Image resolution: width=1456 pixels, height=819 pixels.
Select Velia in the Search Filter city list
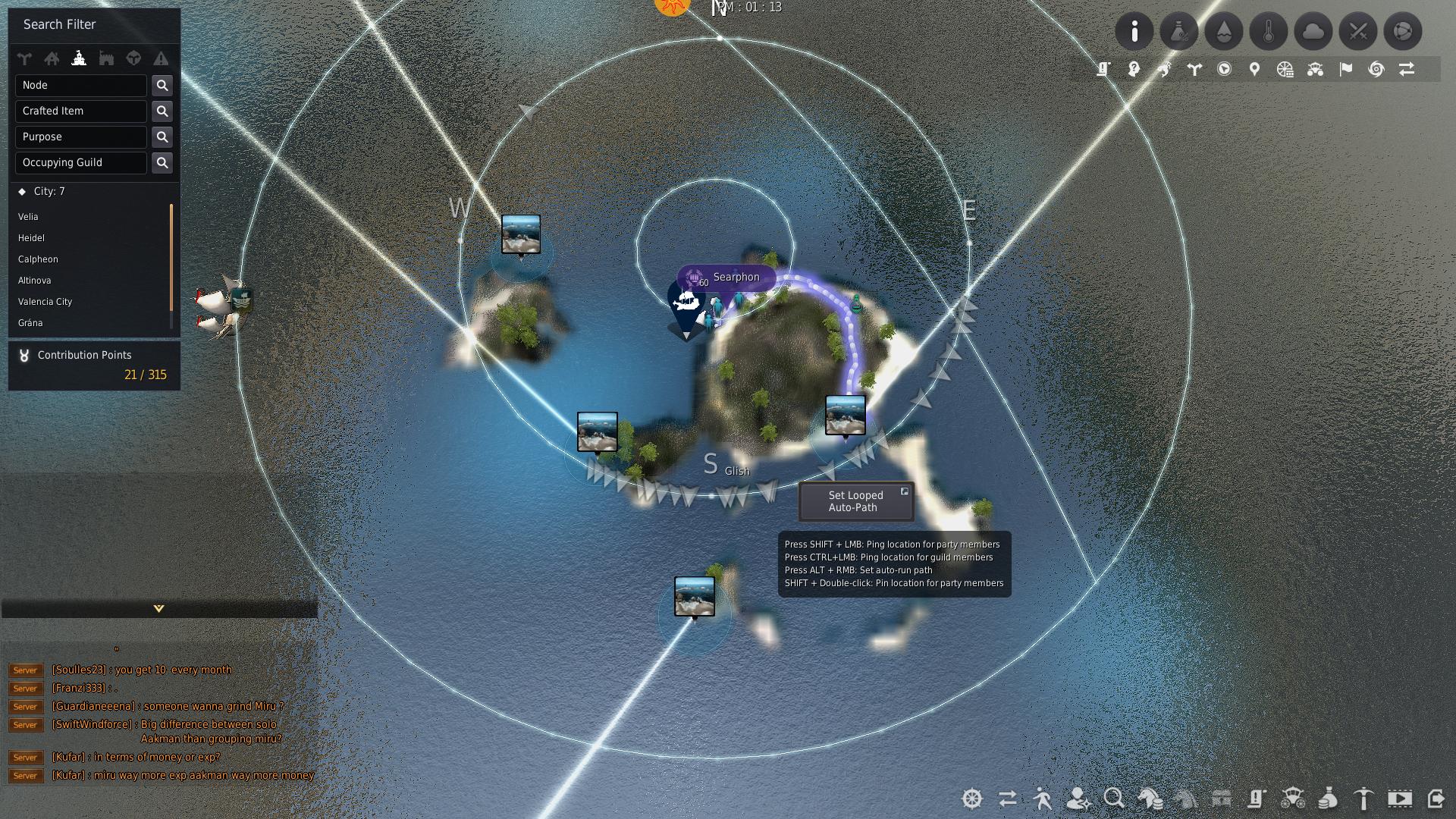click(28, 216)
